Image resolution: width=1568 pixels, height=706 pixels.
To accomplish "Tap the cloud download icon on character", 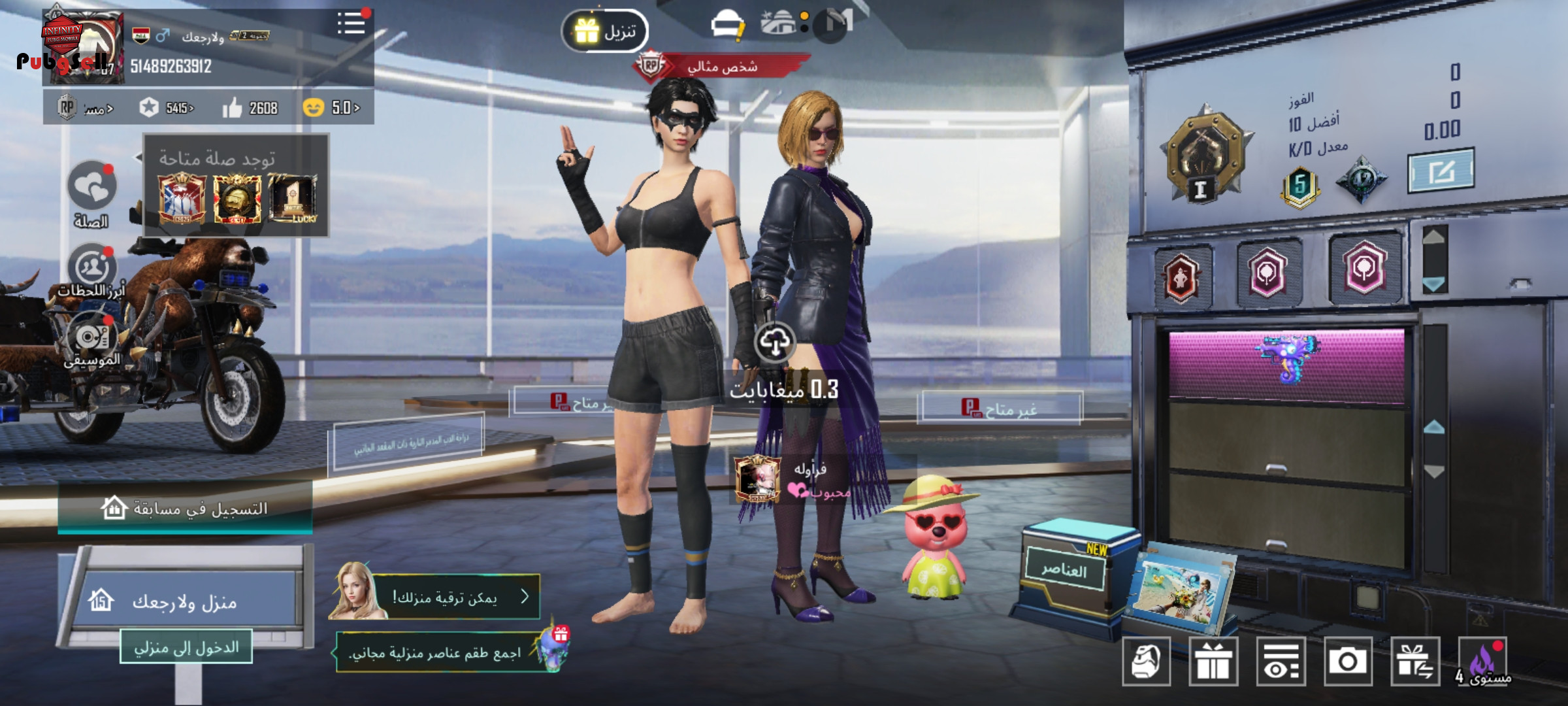I will click(775, 342).
